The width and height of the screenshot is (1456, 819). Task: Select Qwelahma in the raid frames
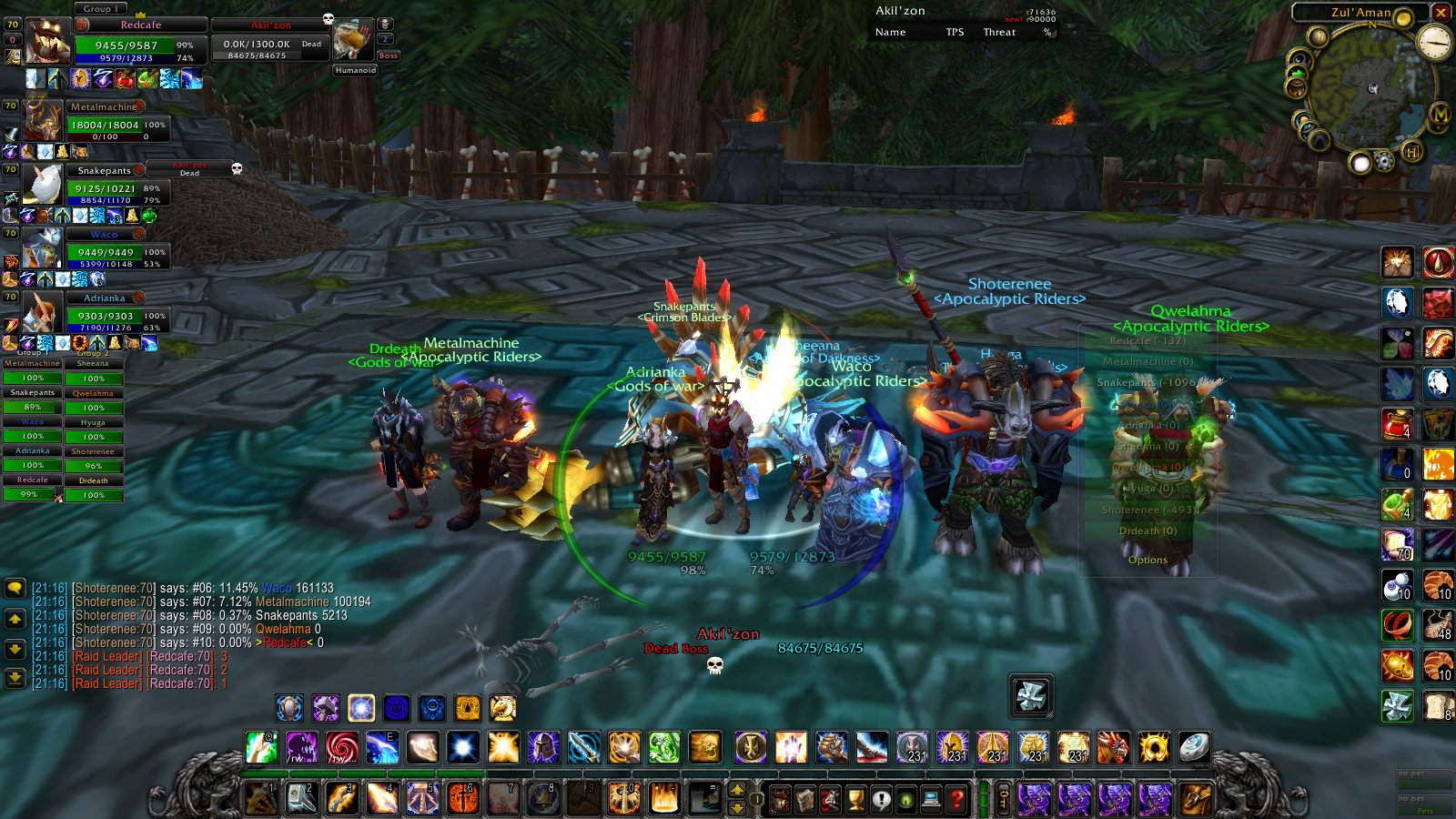point(93,394)
